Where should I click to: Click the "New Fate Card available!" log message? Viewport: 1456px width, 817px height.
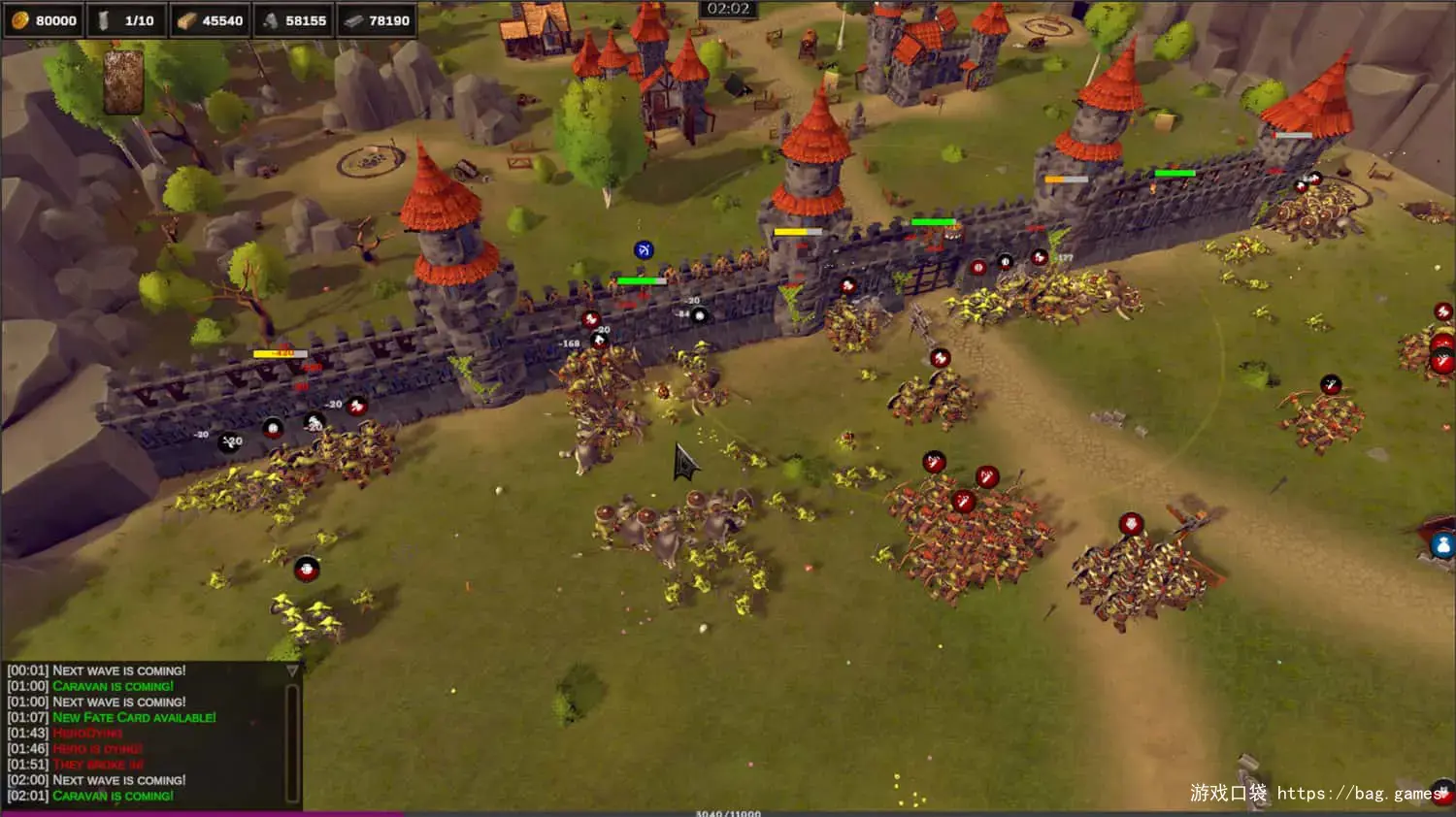click(134, 717)
